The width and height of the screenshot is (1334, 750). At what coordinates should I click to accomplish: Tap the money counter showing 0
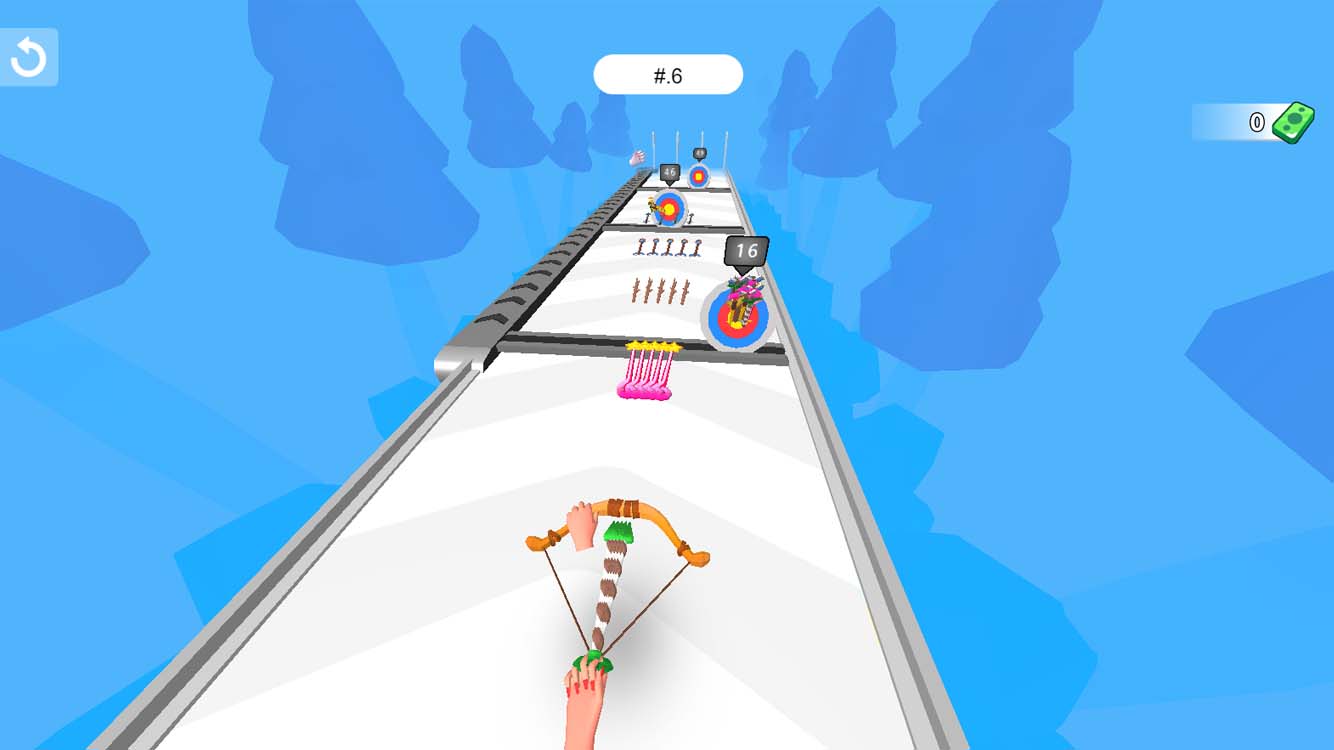coord(1257,122)
